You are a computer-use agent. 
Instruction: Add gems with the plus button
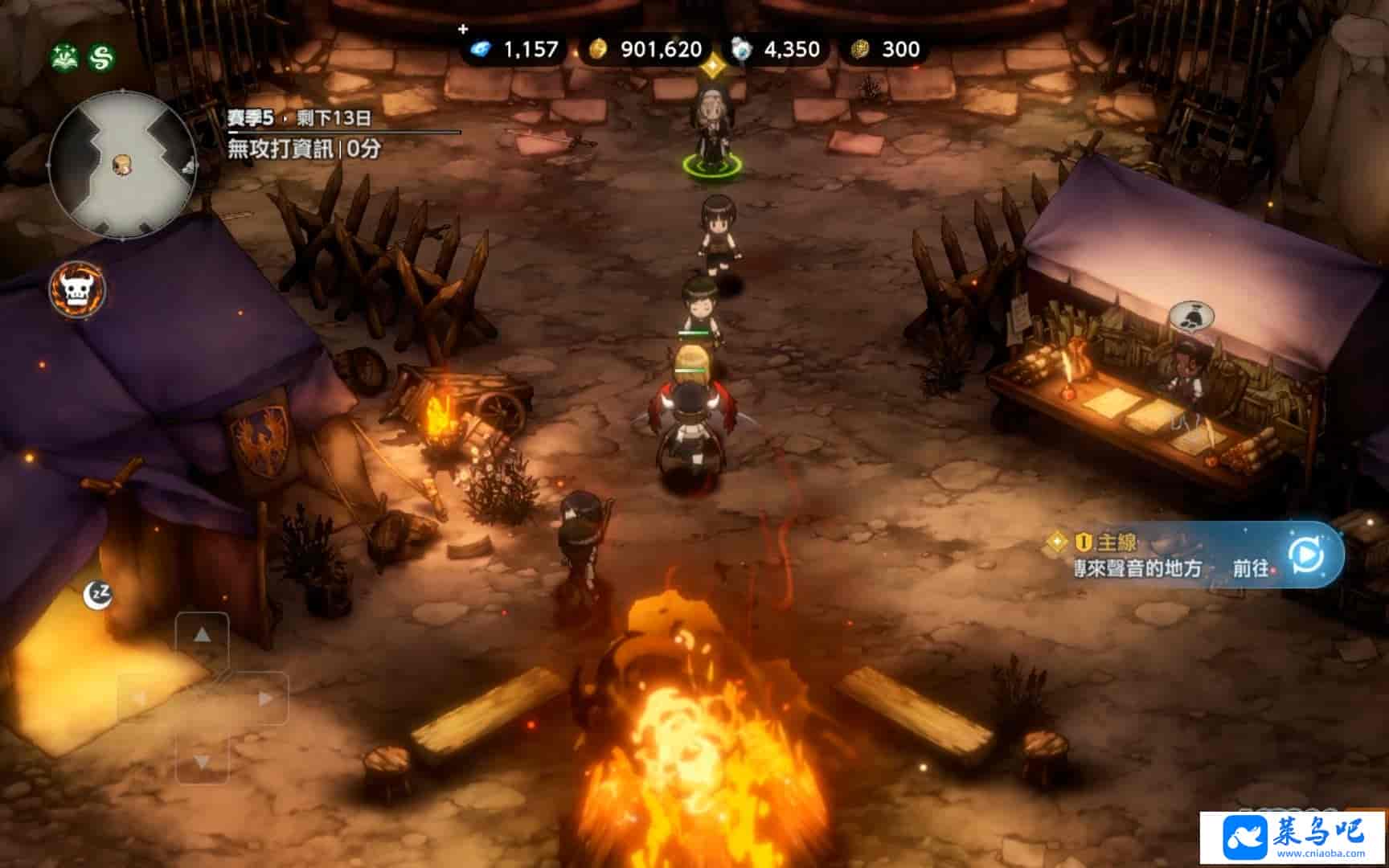click(x=463, y=30)
